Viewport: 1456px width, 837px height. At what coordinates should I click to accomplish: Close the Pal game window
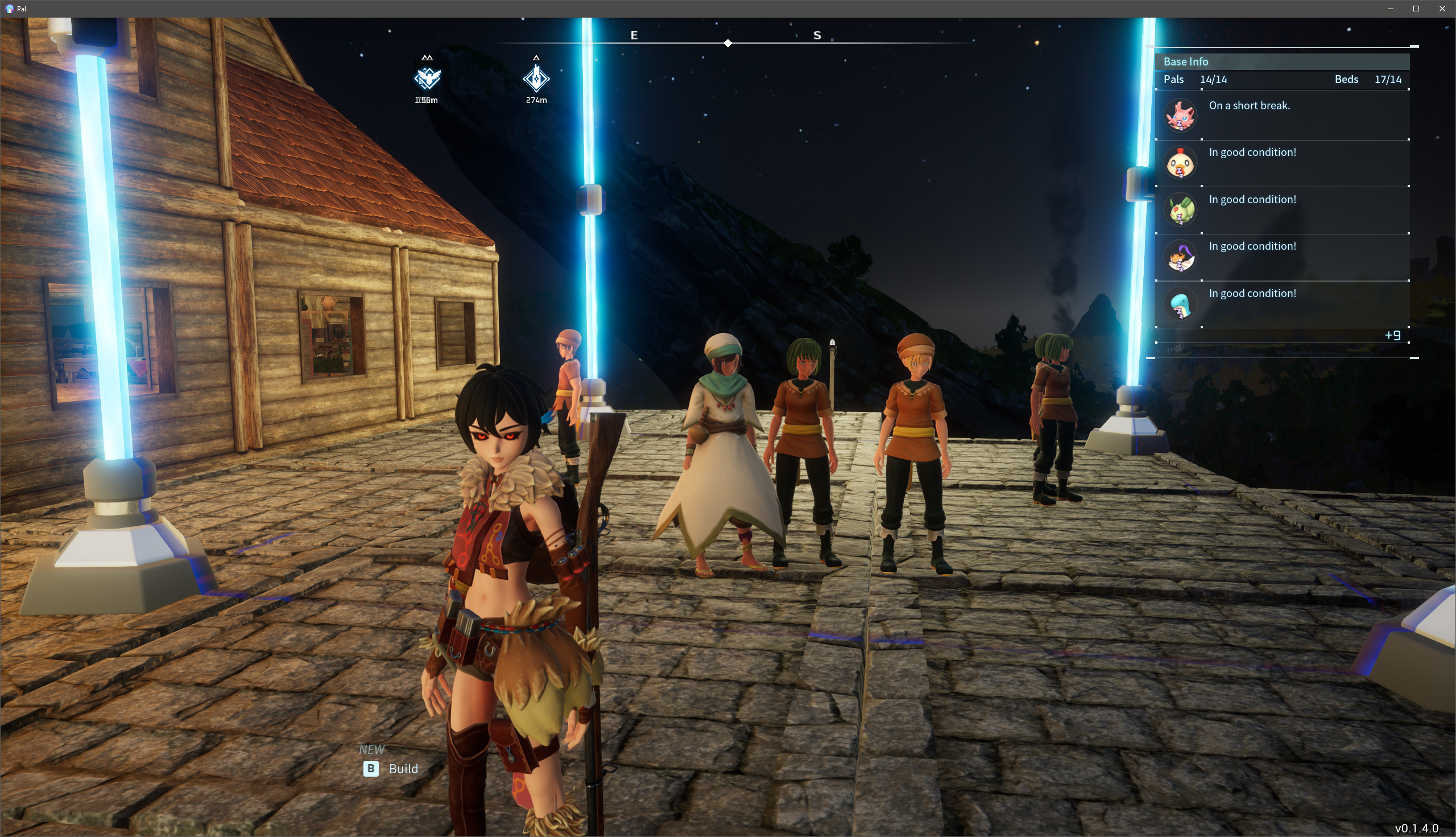(1442, 9)
